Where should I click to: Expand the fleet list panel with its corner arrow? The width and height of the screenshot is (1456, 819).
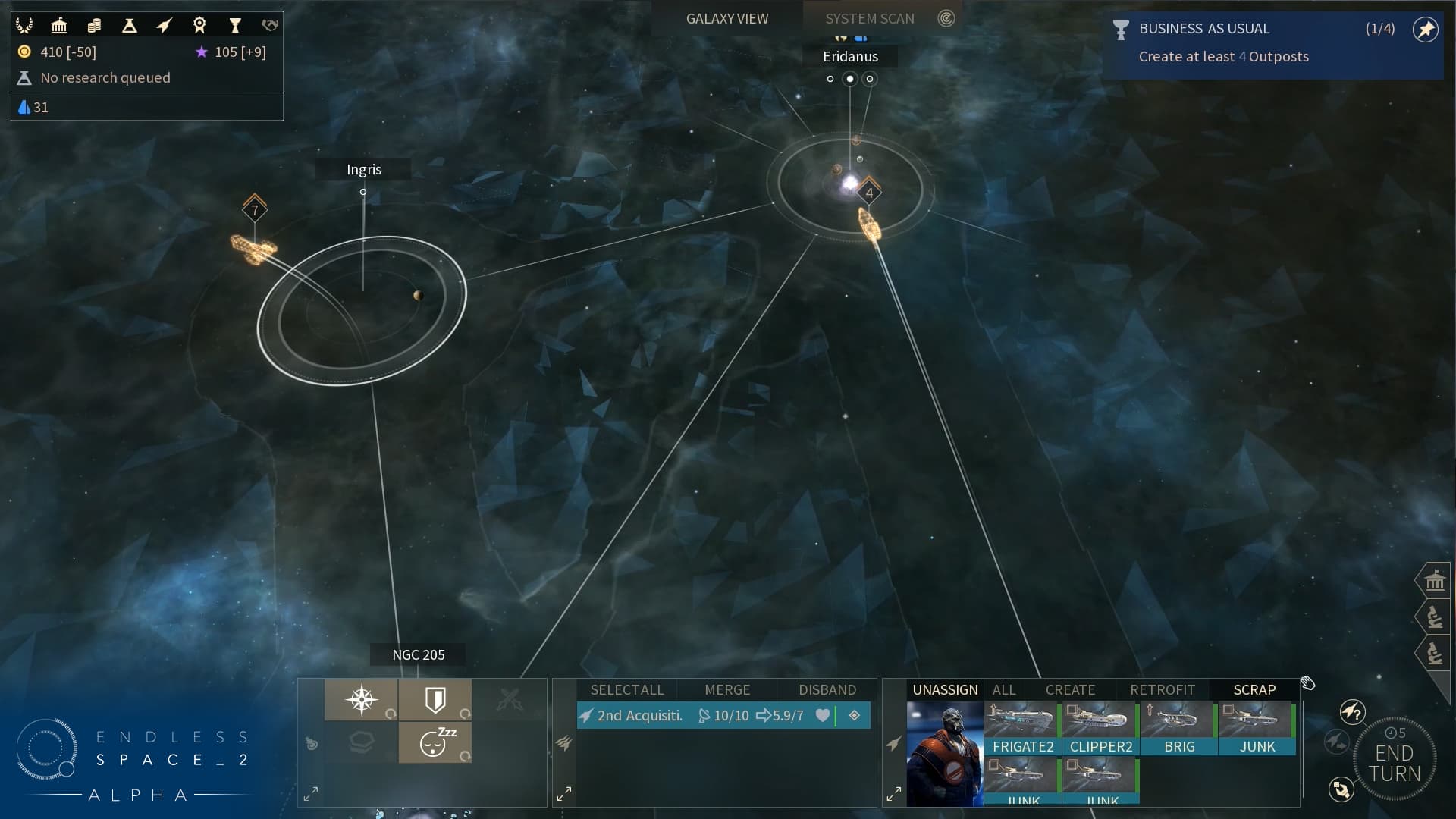click(x=564, y=793)
